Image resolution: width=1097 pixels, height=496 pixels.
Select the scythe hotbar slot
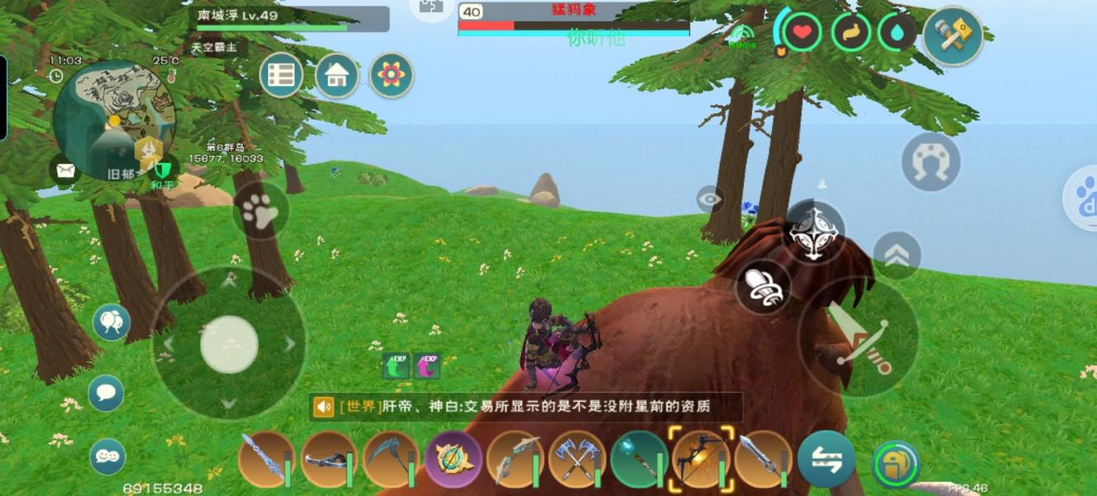[x=390, y=460]
